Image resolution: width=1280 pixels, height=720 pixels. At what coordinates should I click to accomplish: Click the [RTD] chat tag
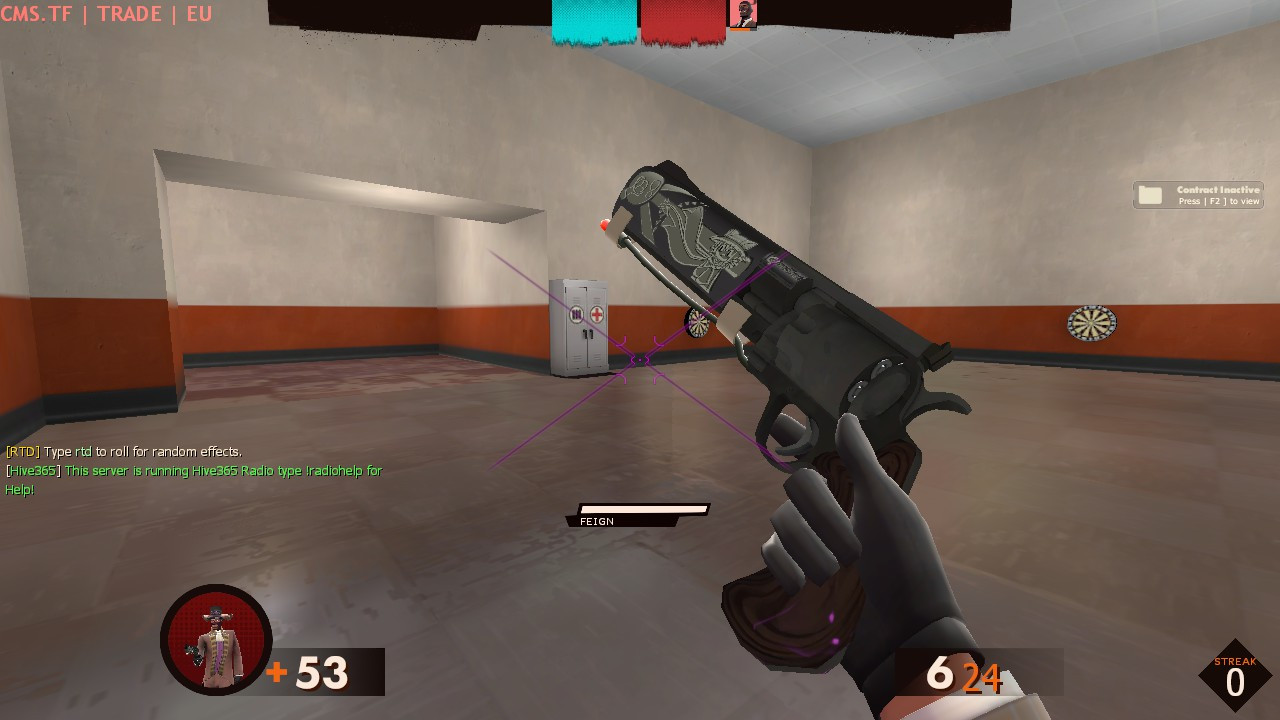(21, 451)
